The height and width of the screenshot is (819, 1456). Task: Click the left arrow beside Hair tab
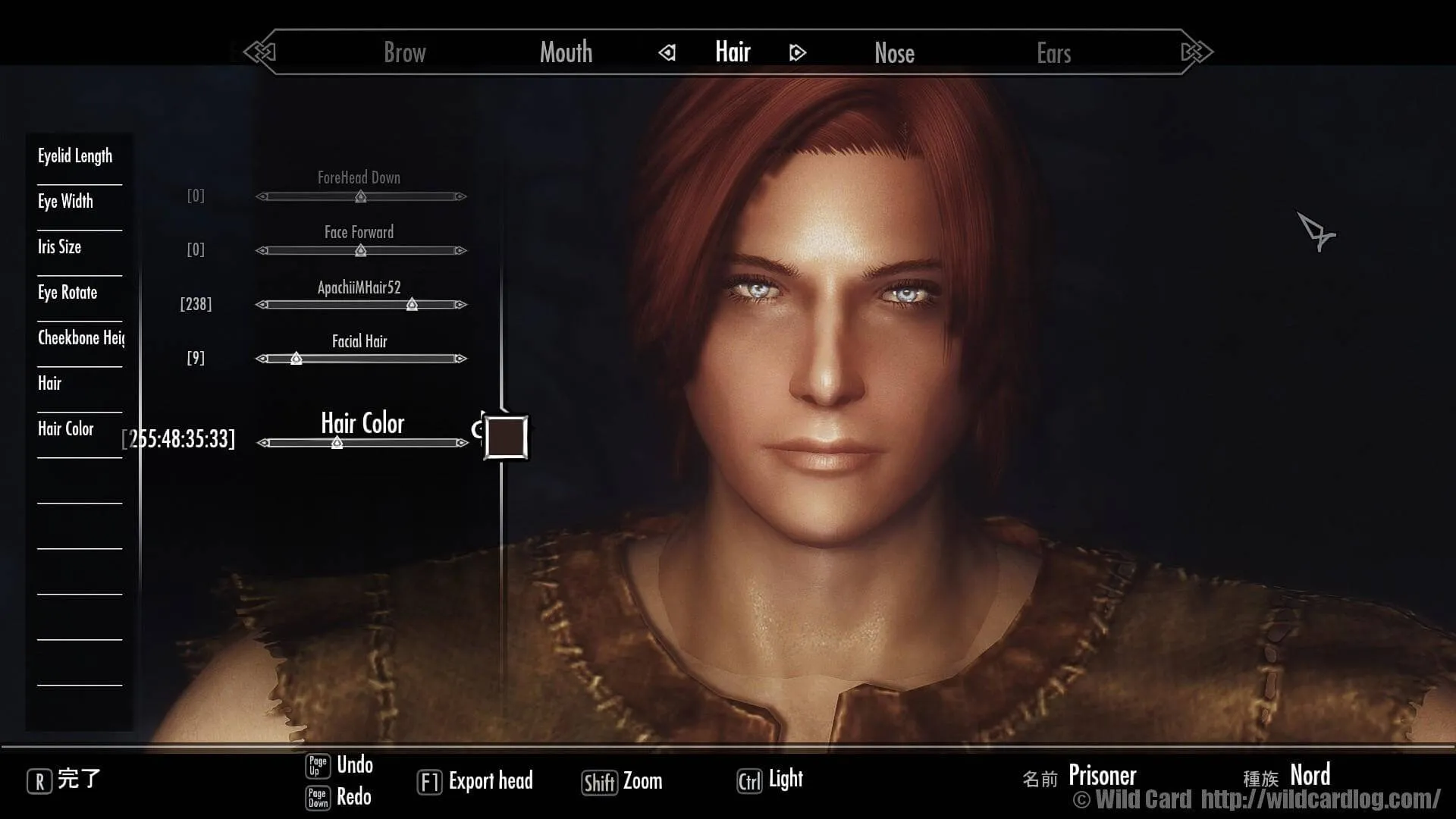[667, 53]
